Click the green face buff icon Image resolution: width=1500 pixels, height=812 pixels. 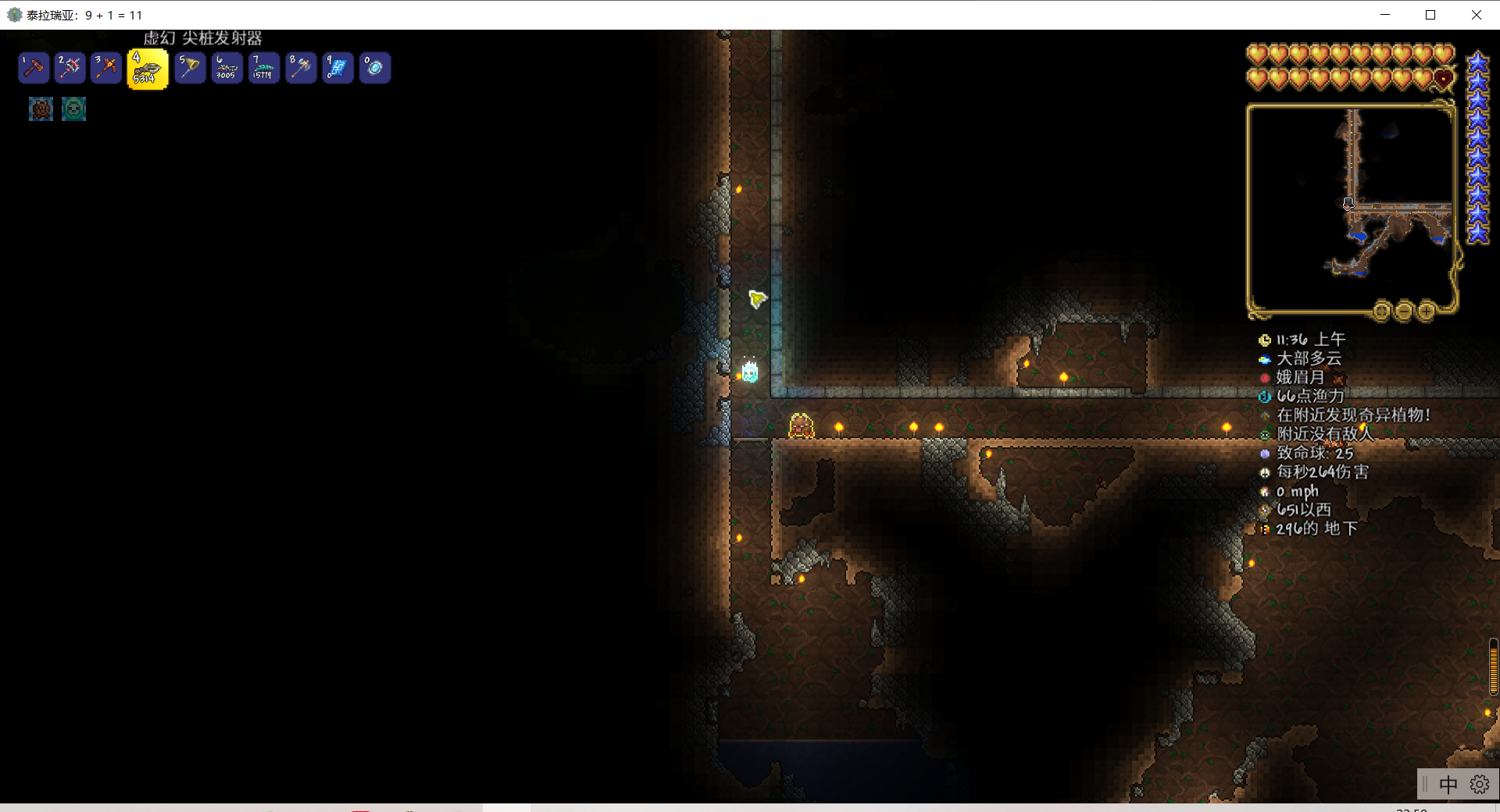(x=73, y=109)
